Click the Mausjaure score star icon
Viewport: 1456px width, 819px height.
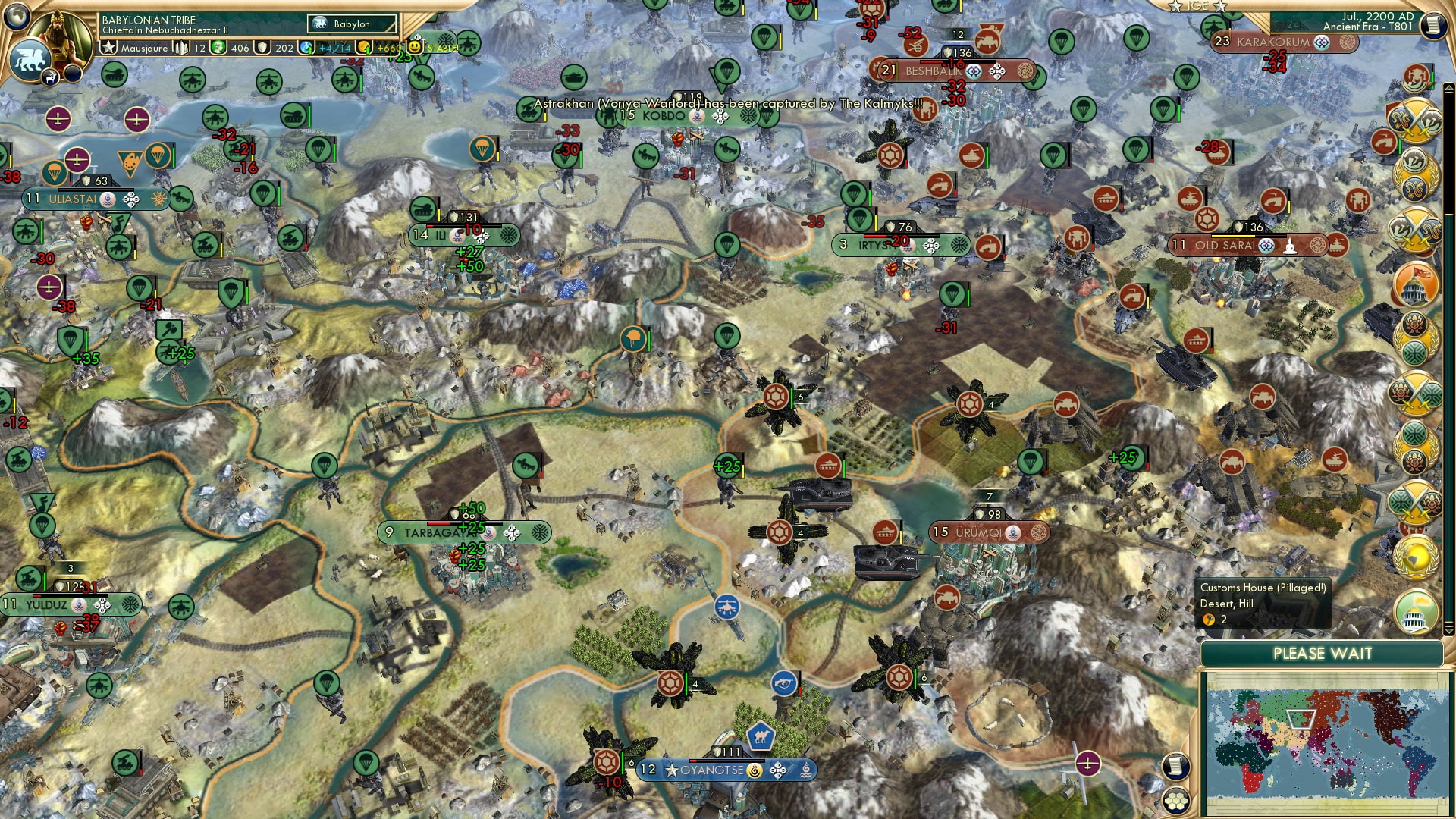coord(109,47)
